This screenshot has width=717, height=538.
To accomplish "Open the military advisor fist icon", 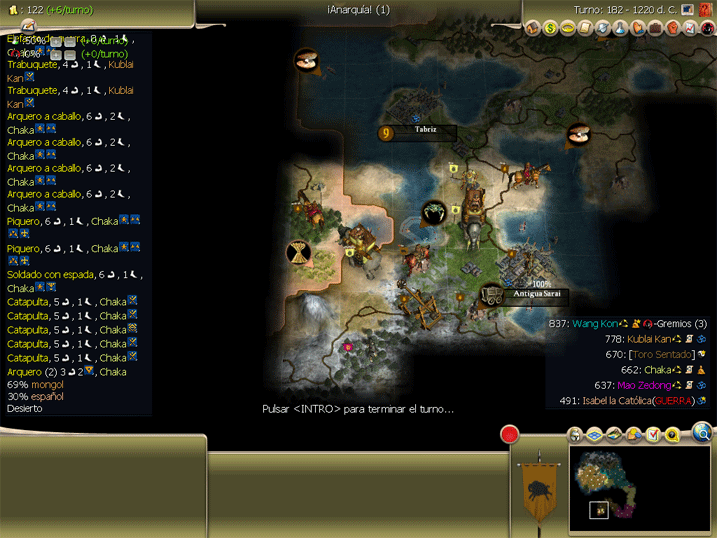I will (x=672, y=28).
